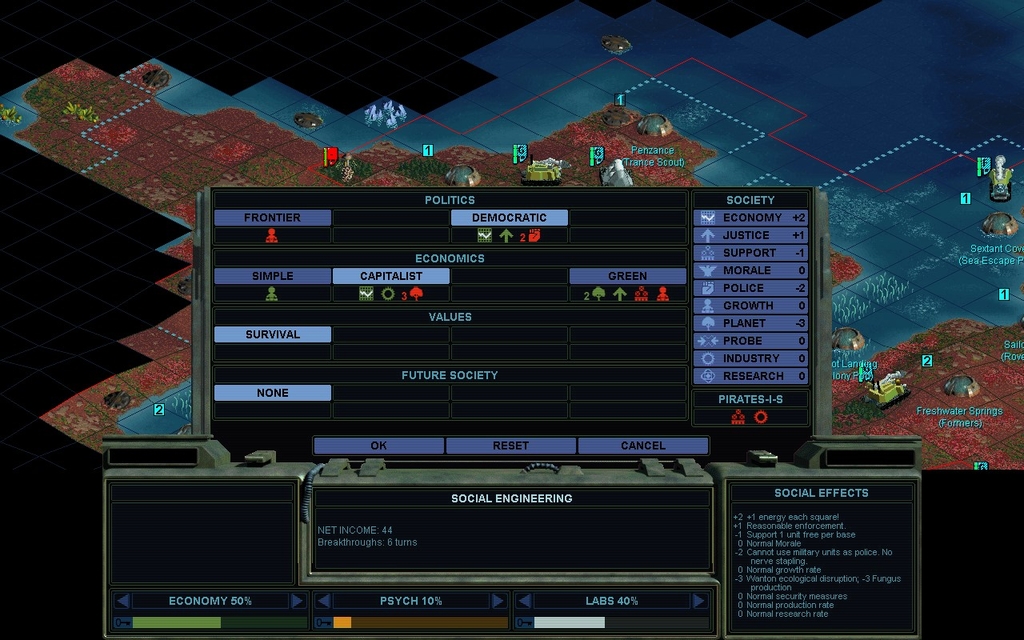This screenshot has width=1024, height=640.
Task: Increase Psych allocation with right arrow
Action: [x=498, y=601]
